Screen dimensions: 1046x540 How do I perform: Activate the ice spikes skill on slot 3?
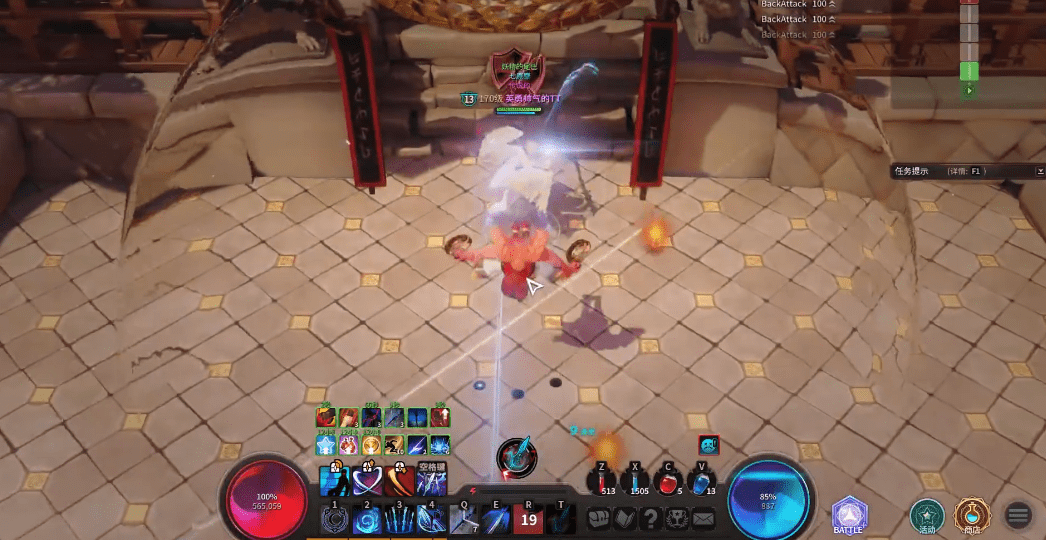(x=398, y=520)
